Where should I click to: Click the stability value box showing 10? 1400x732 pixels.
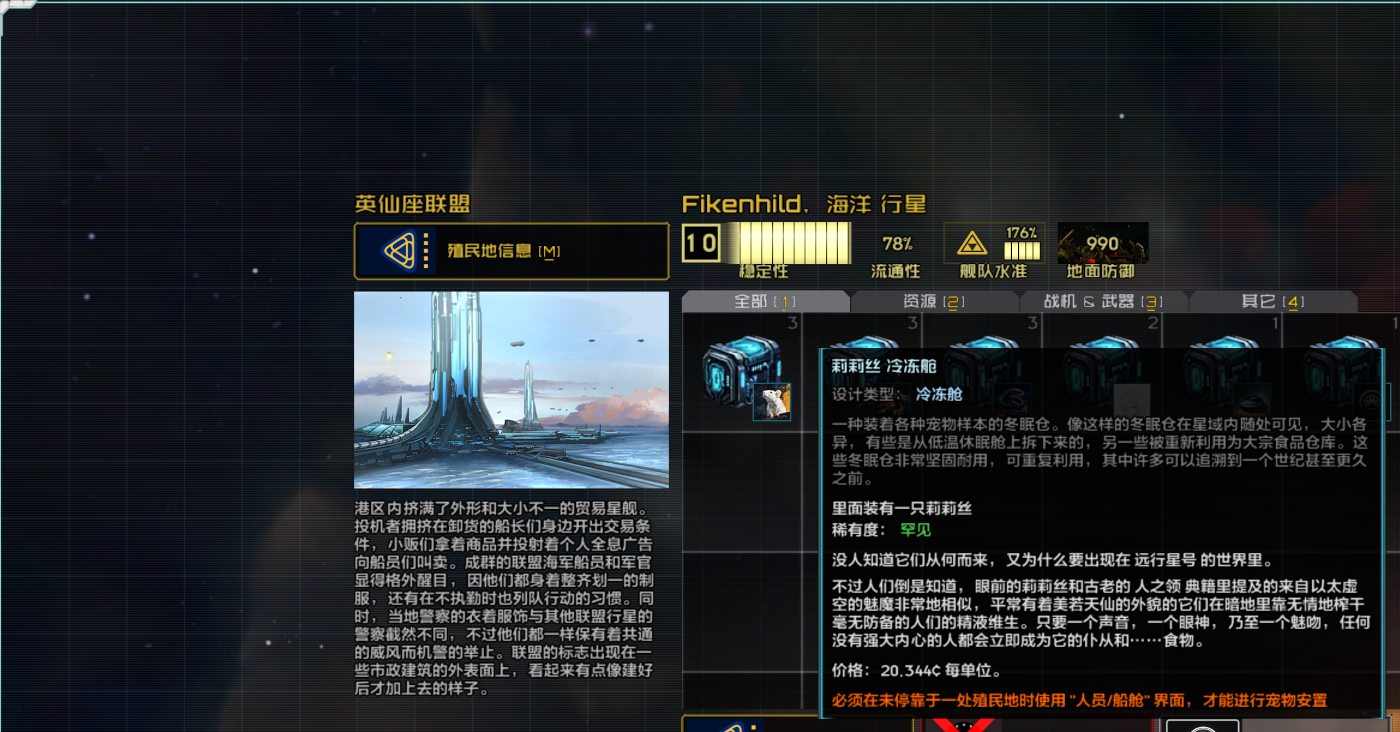click(702, 243)
